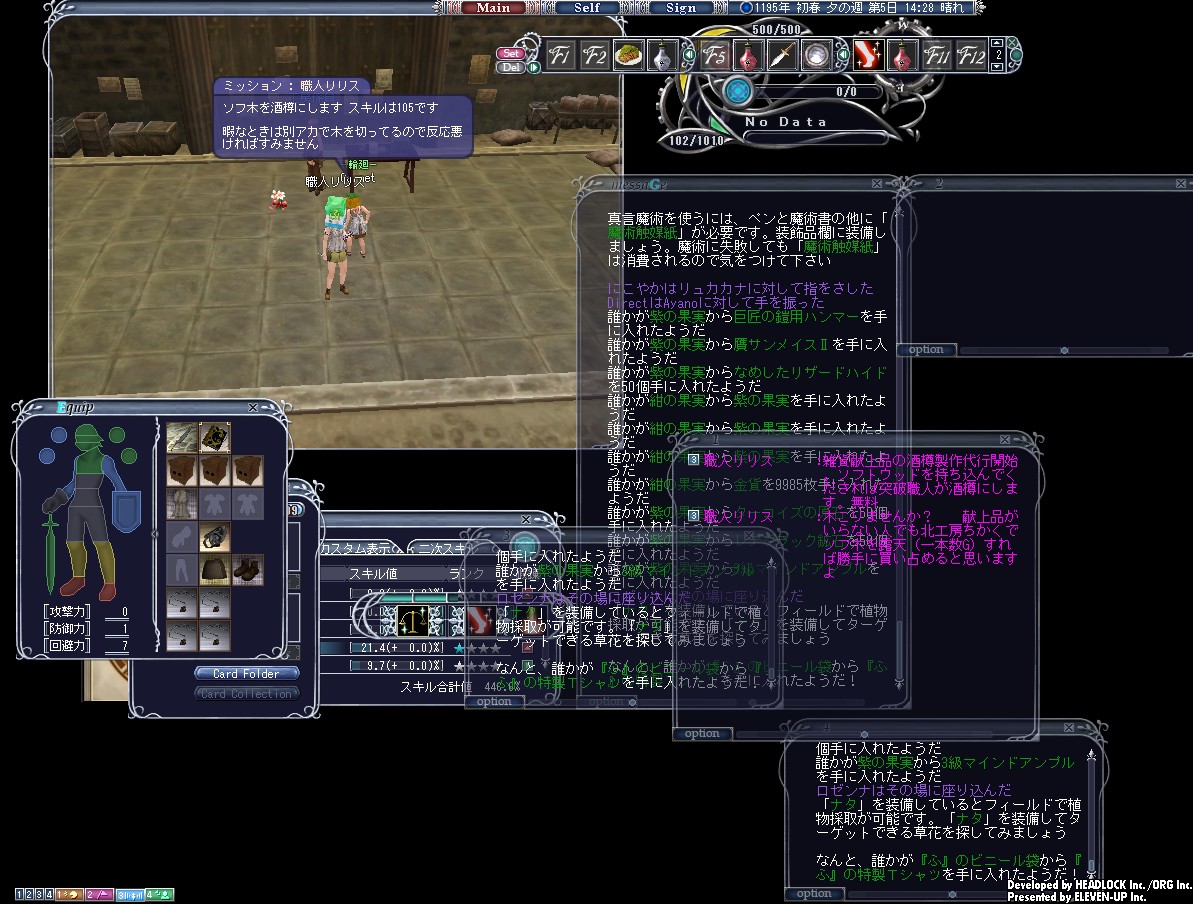The image size is (1193, 904).
Task: Open the Main menu tab
Action: coord(493,8)
